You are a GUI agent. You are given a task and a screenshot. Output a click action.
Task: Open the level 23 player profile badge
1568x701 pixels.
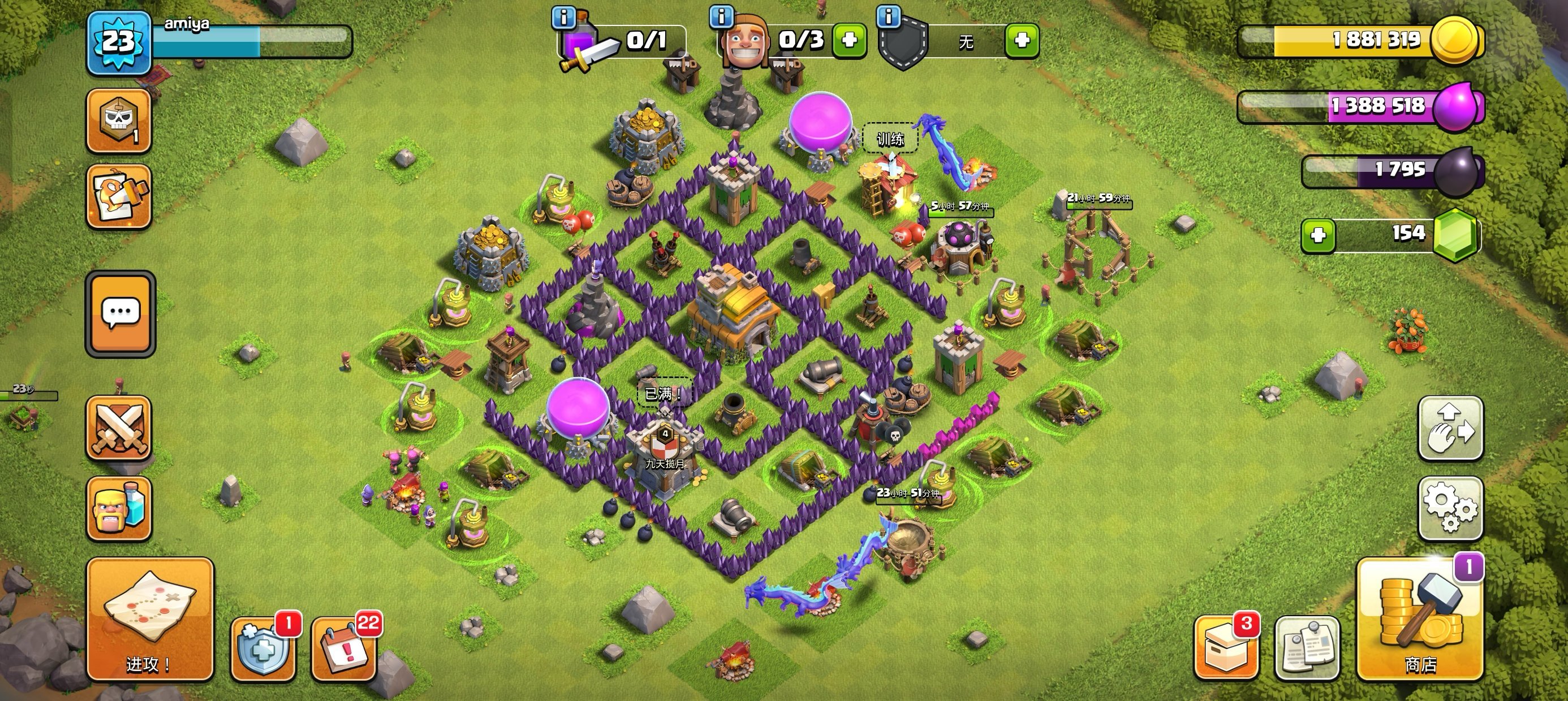click(118, 42)
